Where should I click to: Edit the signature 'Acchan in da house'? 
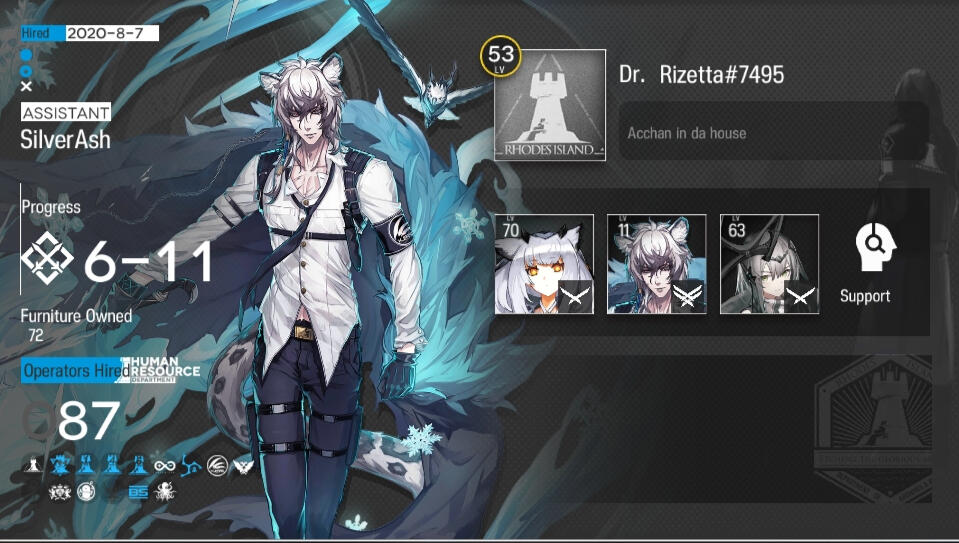click(x=772, y=133)
